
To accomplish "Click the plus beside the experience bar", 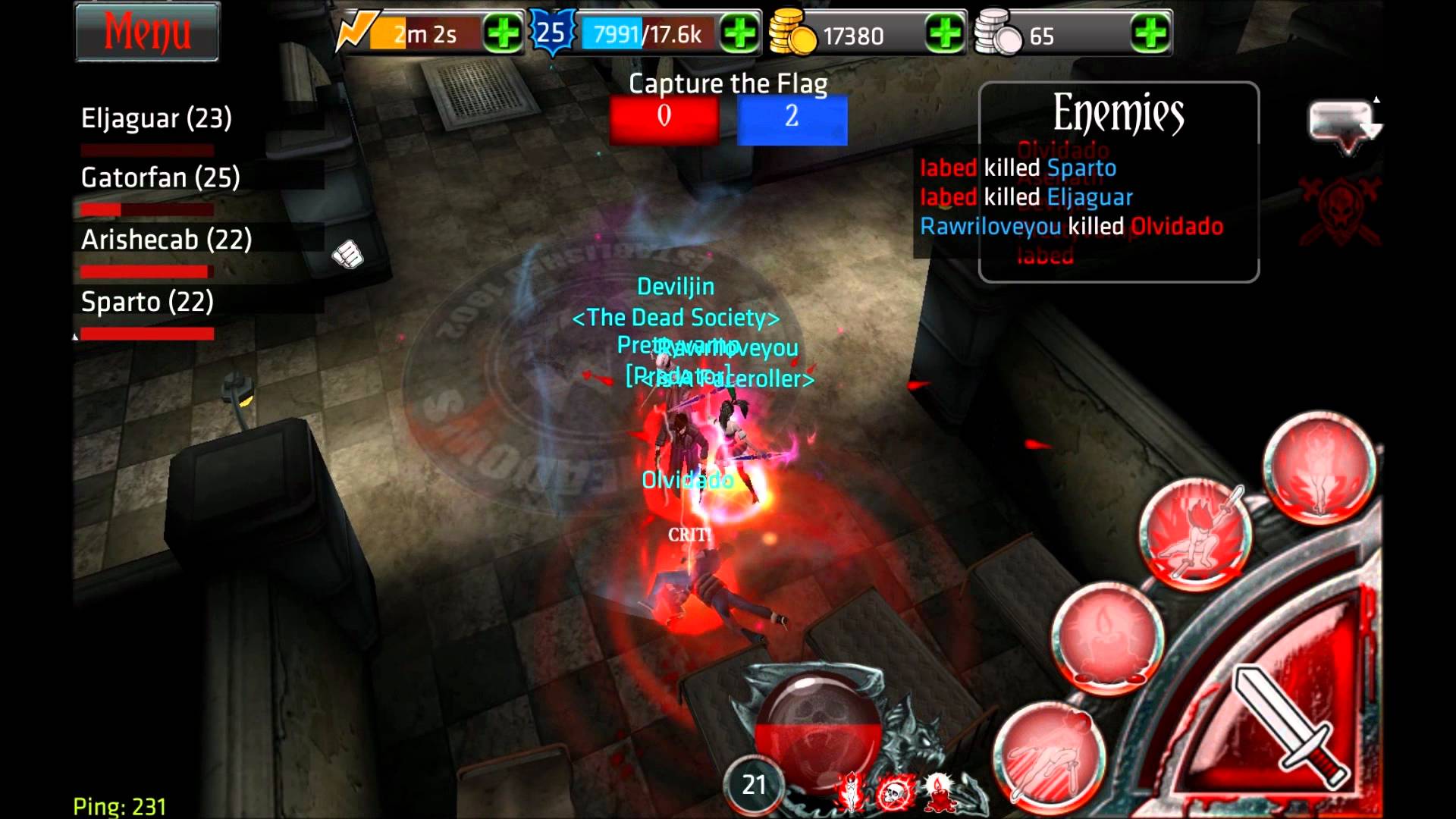I will pyautogui.click(x=739, y=34).
